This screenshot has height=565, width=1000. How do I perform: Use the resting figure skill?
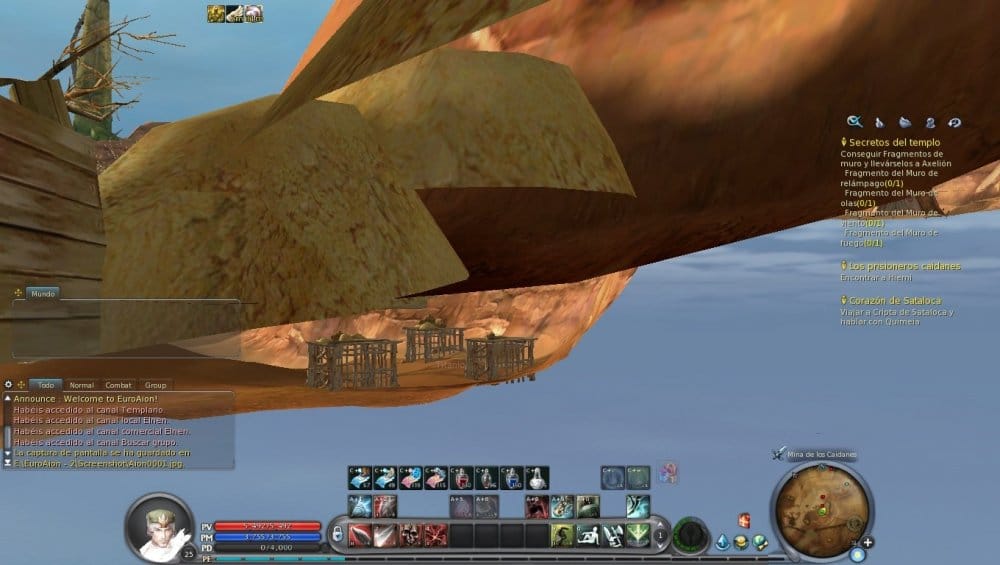point(587,535)
